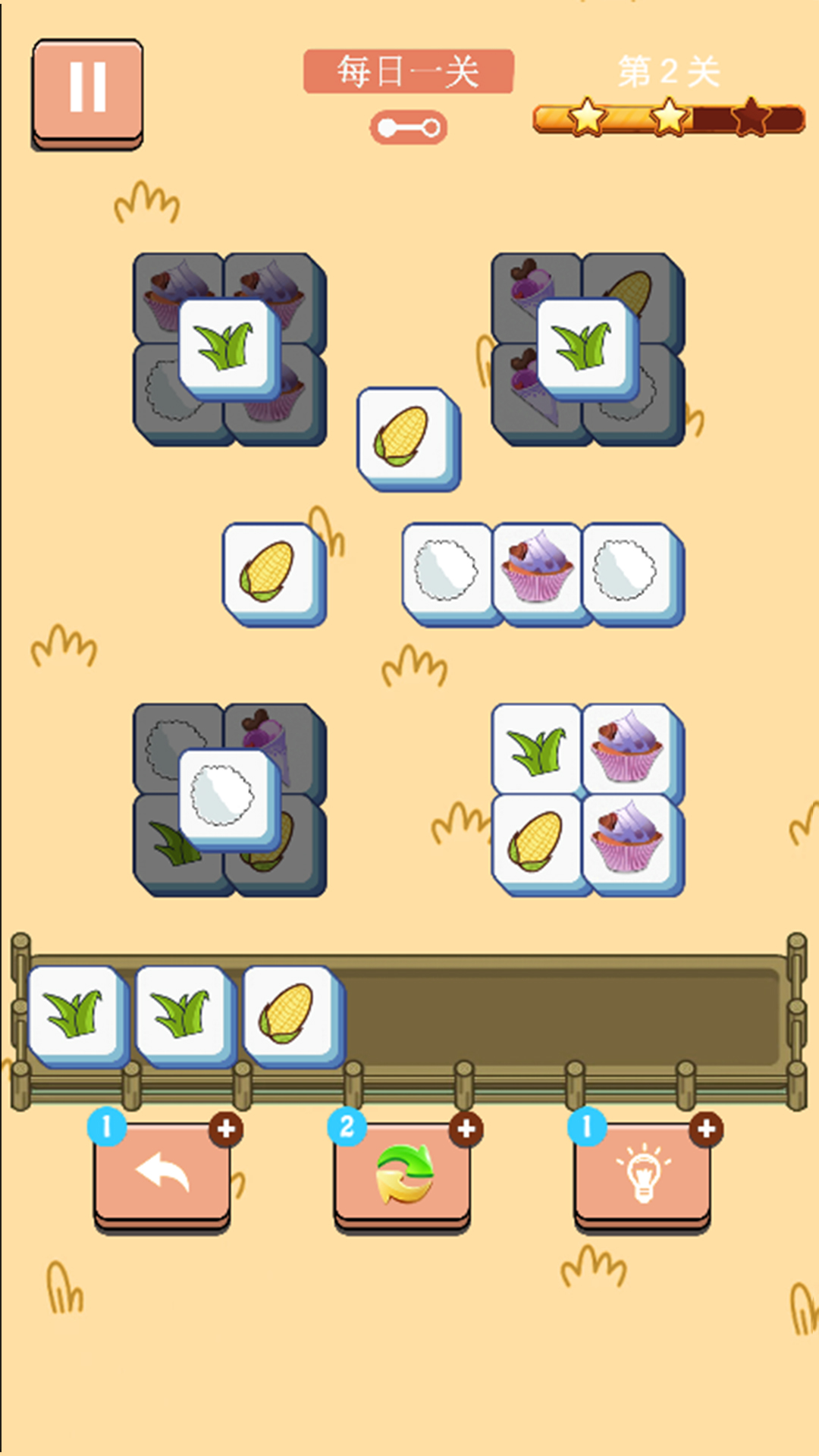819x1456 pixels.
Task: Open the 每日一关 daily level
Action: tap(408, 72)
